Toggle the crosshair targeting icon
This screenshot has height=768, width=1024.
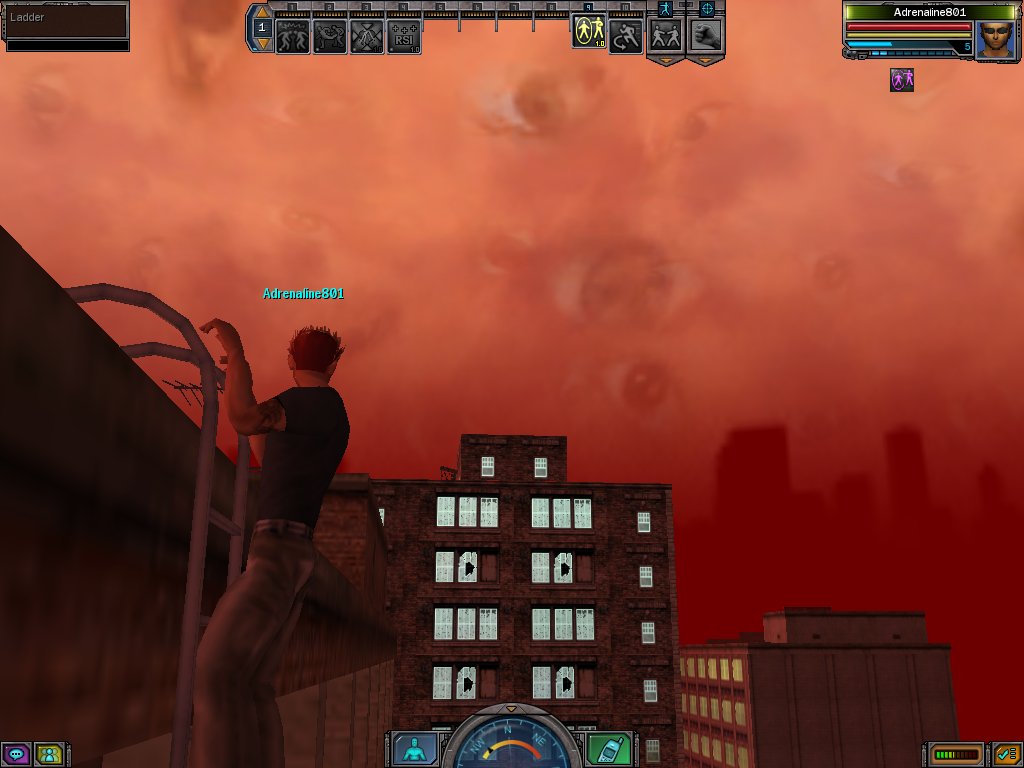click(707, 8)
